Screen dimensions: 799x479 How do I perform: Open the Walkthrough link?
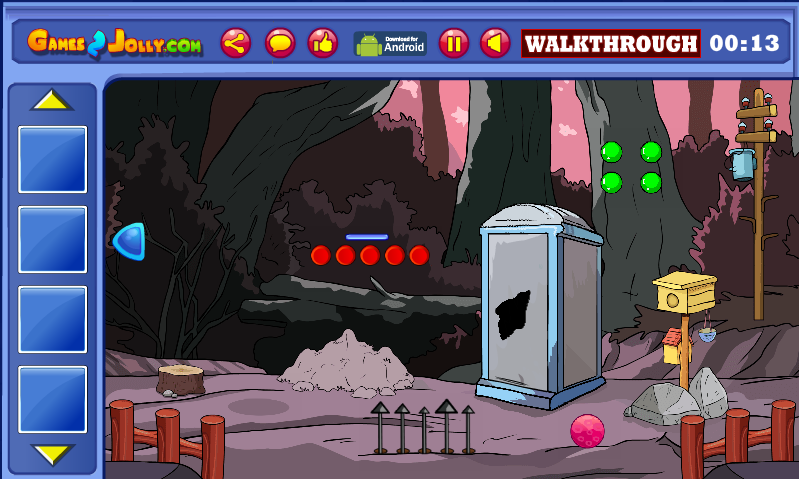tap(610, 44)
